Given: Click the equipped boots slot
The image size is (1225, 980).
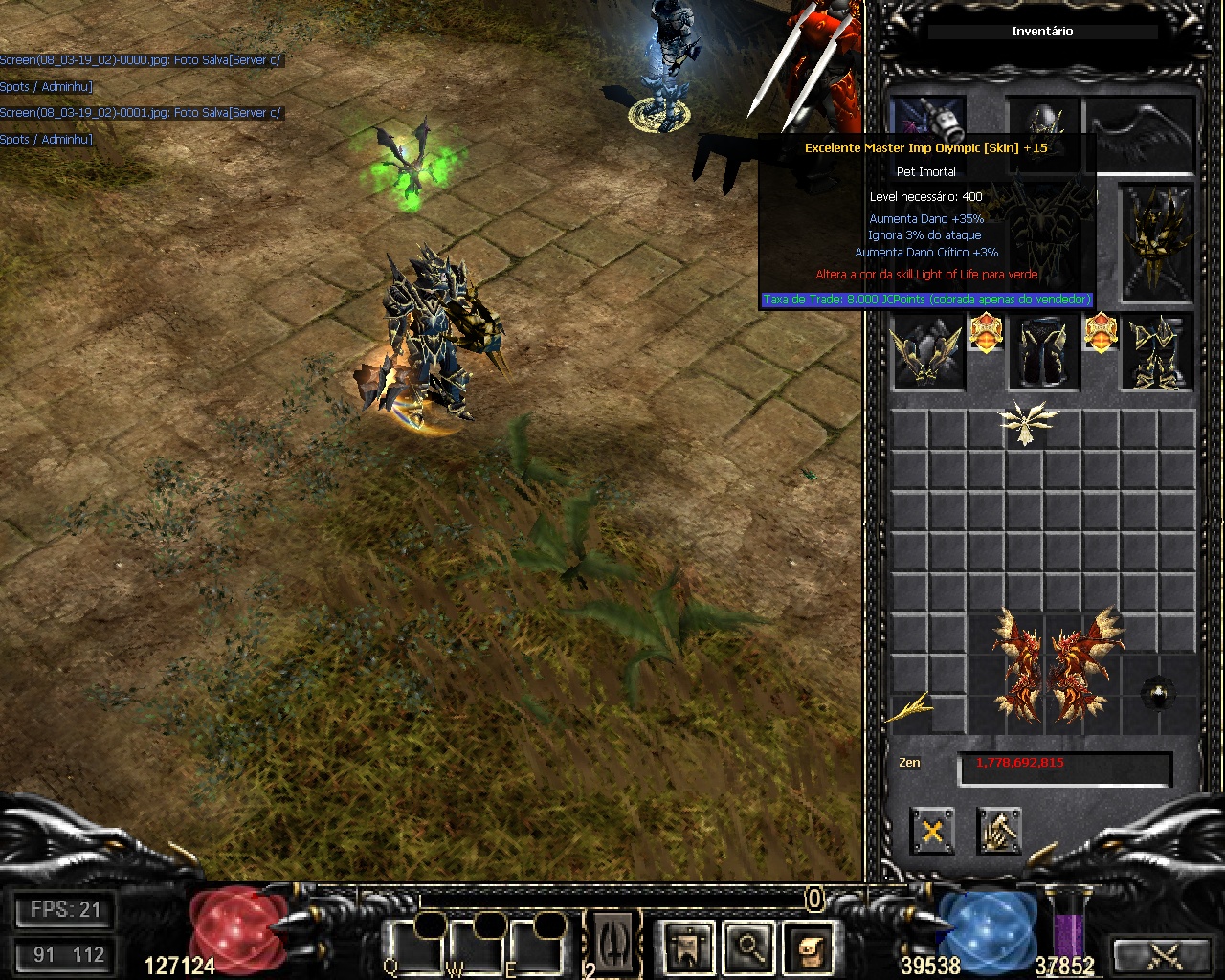Looking at the screenshot, I should [1158, 352].
